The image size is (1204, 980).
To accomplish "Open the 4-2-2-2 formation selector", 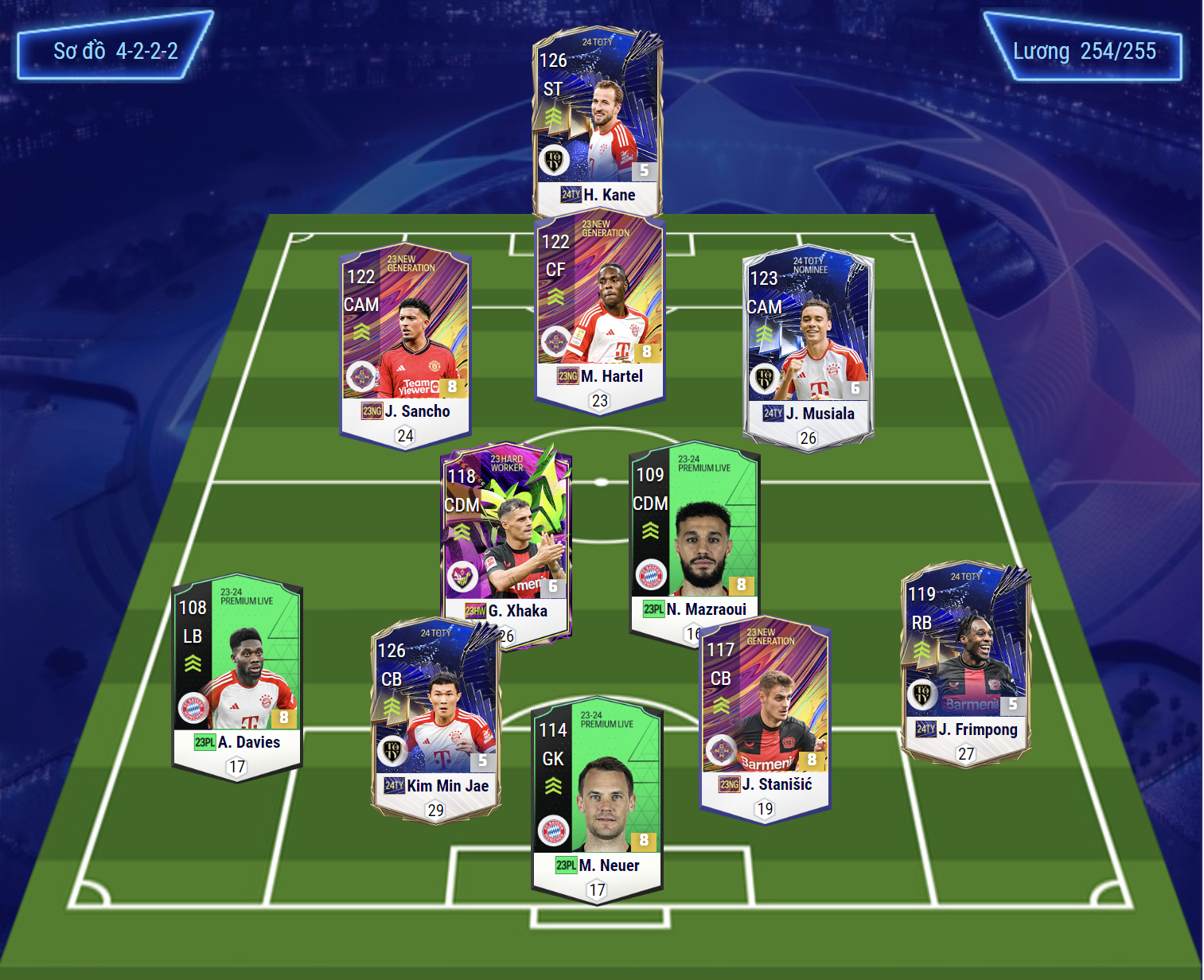I will (115, 51).
